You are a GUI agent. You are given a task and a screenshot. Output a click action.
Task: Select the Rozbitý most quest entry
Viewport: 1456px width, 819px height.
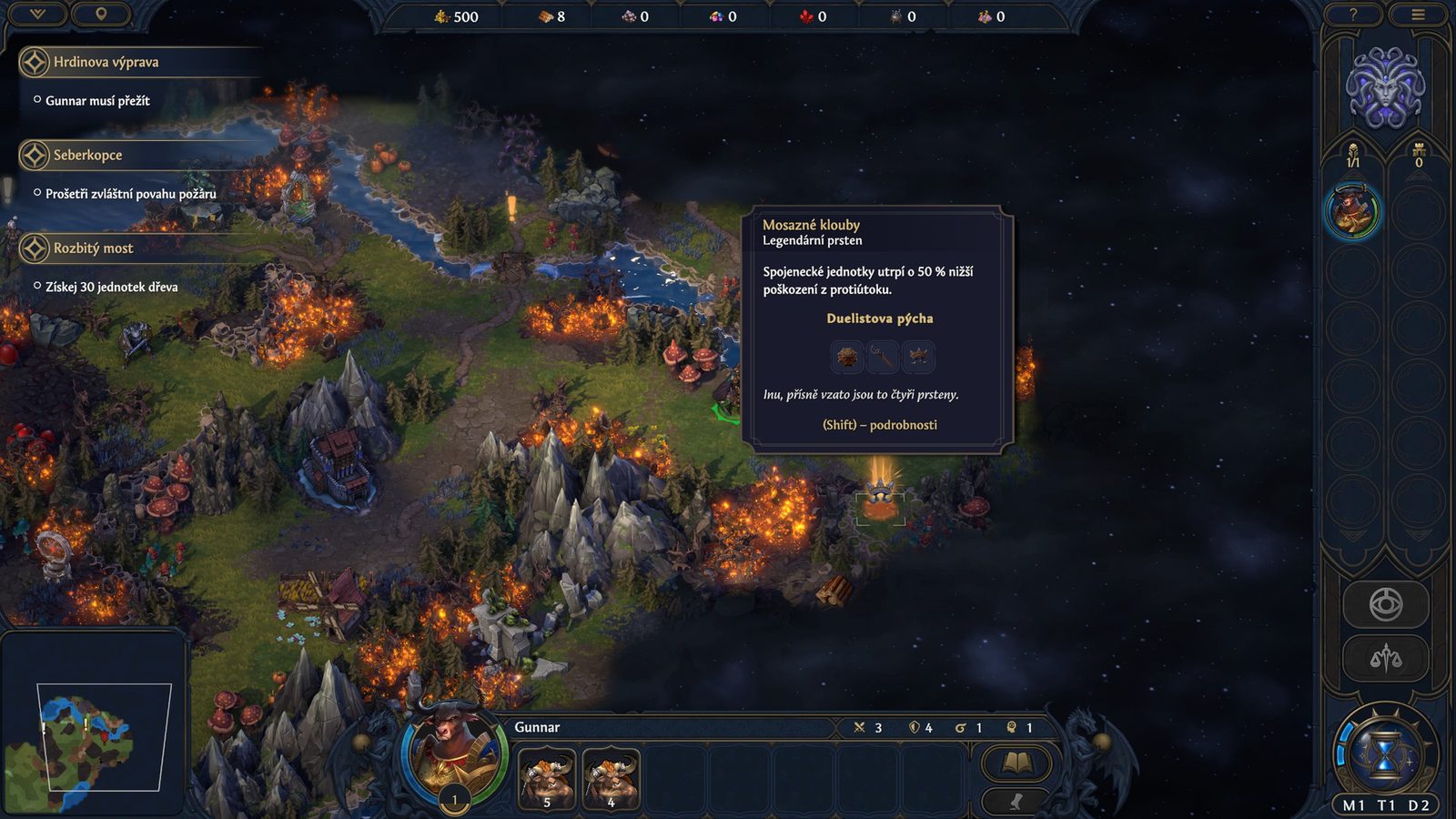(x=93, y=248)
